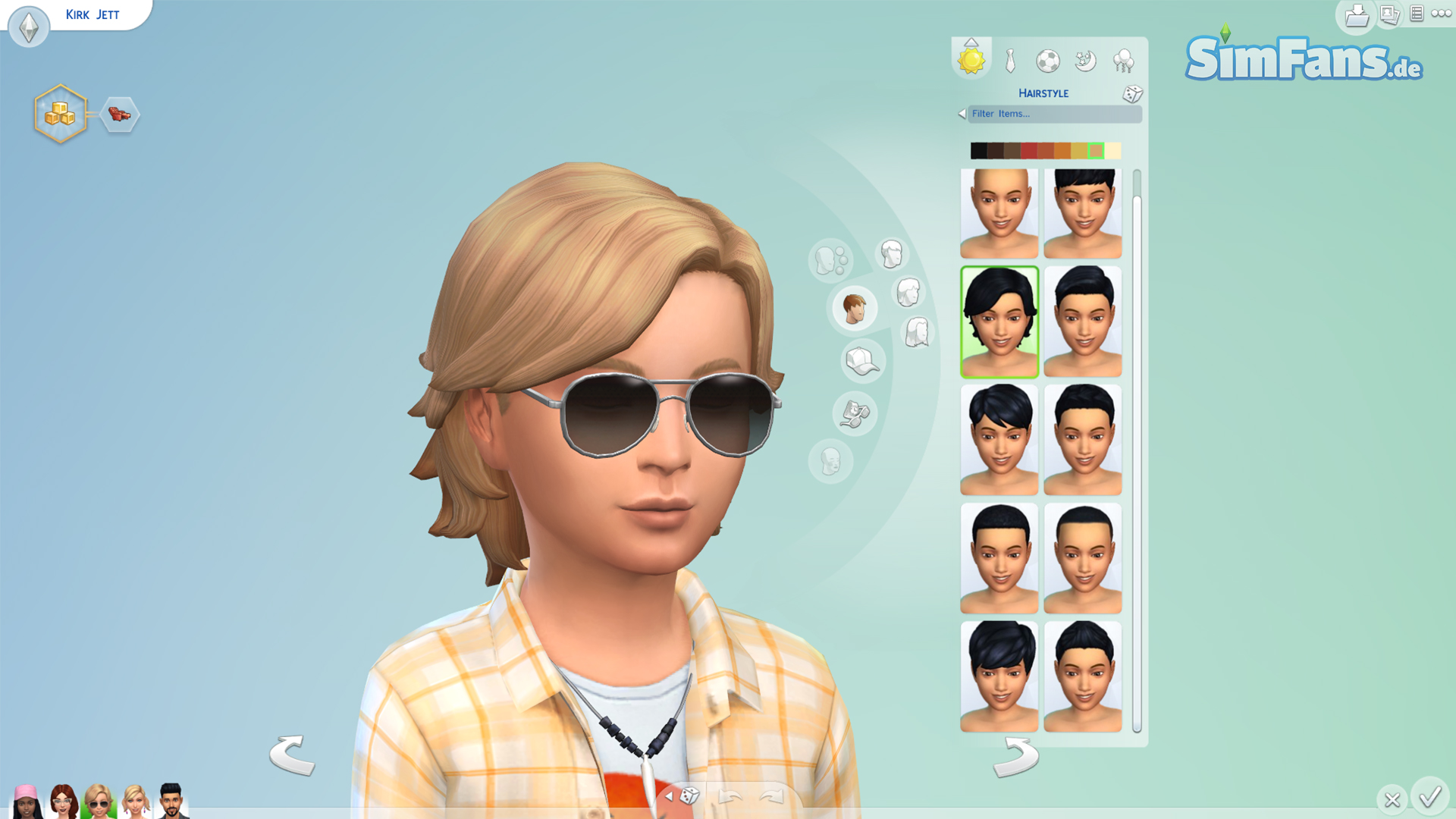Select the bald head hairstyle thumbnail

[999, 214]
